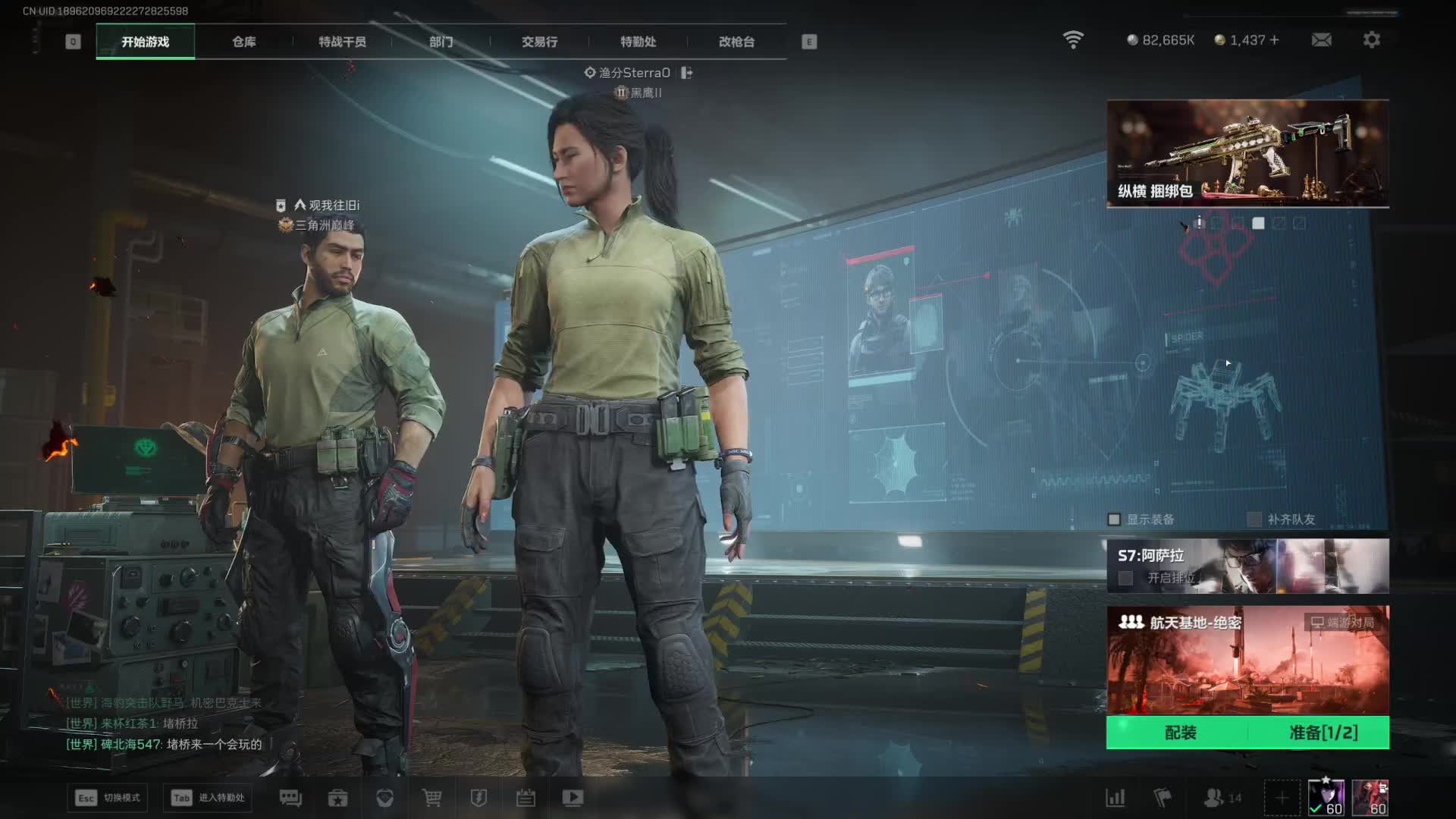1456x819 pixels.
Task: Open the mail envelope inbox
Action: (x=1321, y=39)
